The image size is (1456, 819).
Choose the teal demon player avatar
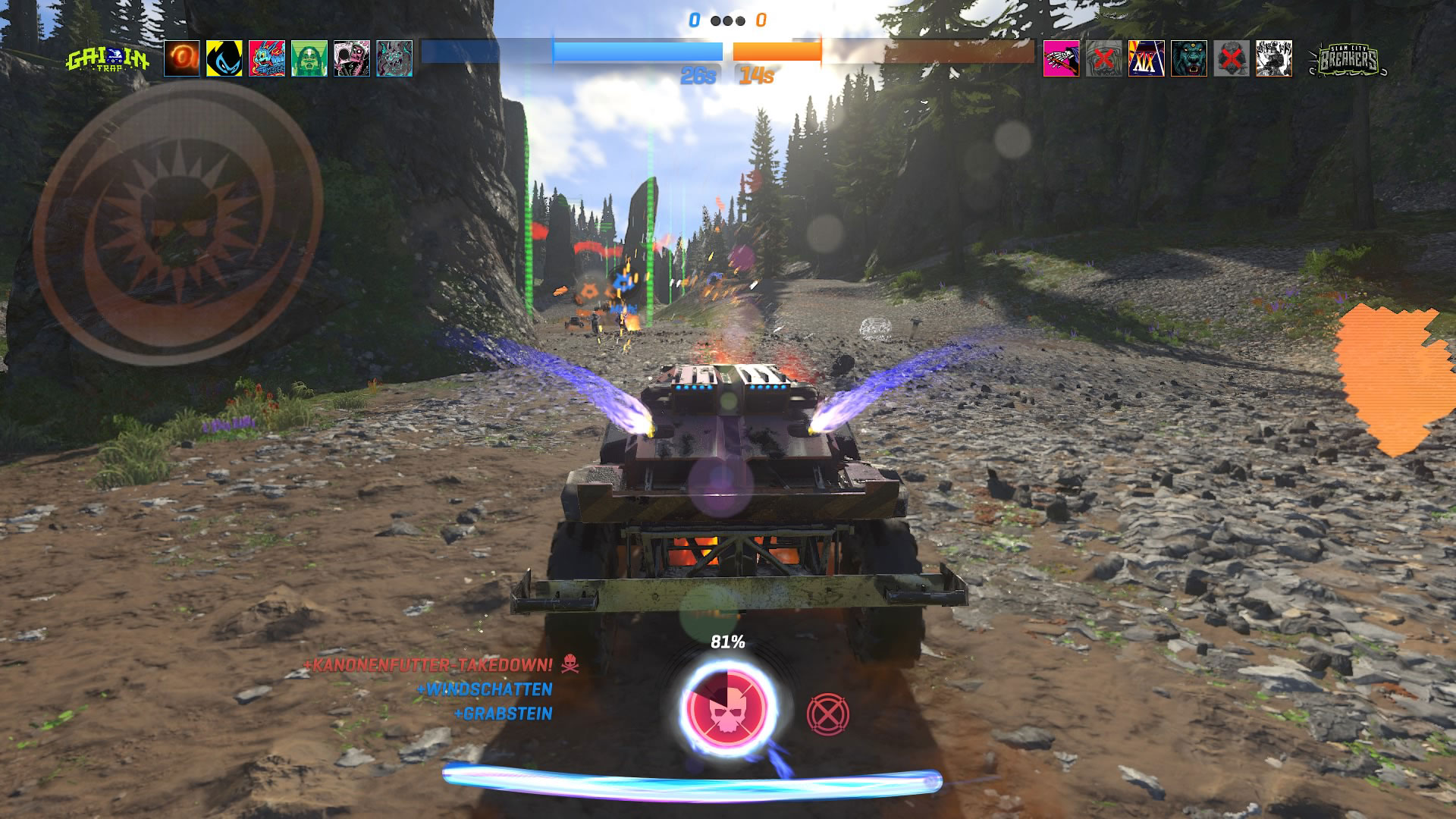[x=394, y=58]
